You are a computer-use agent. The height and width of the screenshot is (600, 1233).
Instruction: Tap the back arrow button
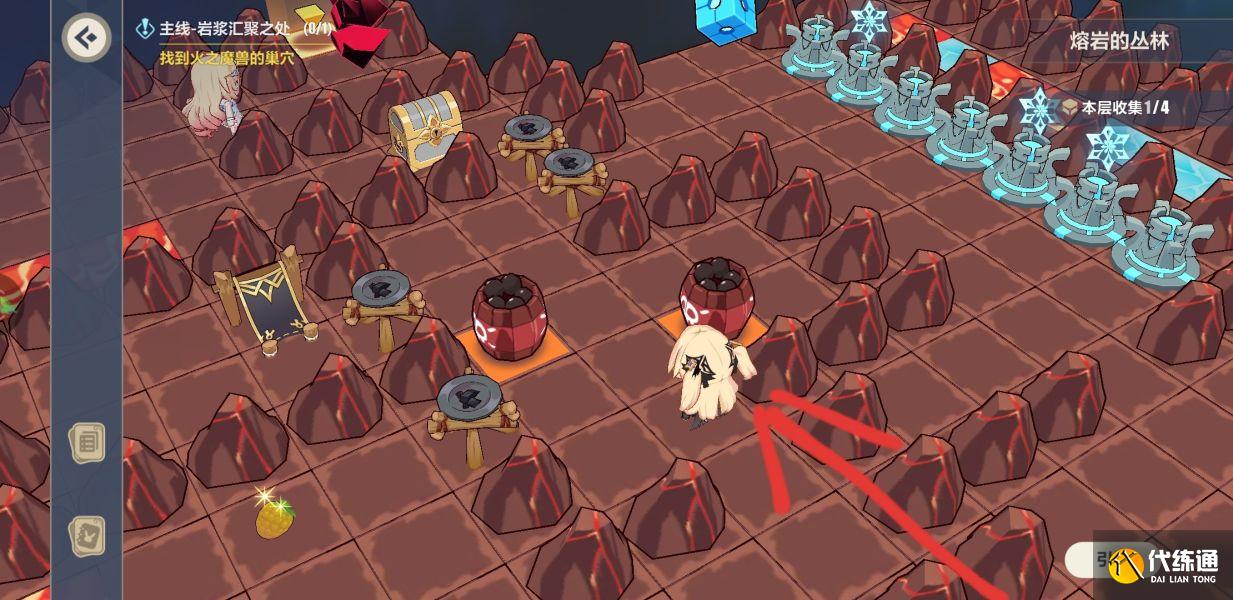point(87,38)
